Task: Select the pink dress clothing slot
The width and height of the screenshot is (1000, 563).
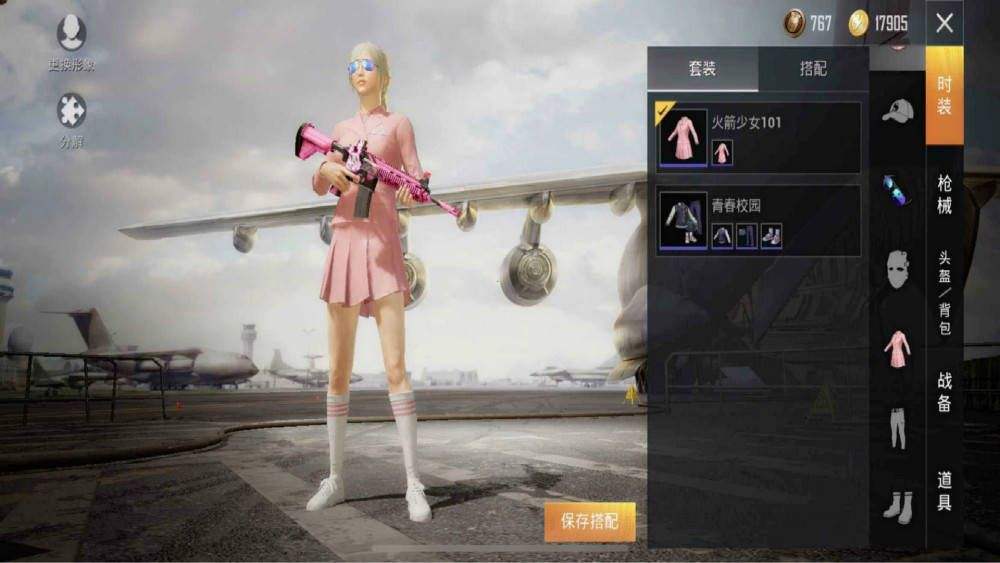Action: 897,349
